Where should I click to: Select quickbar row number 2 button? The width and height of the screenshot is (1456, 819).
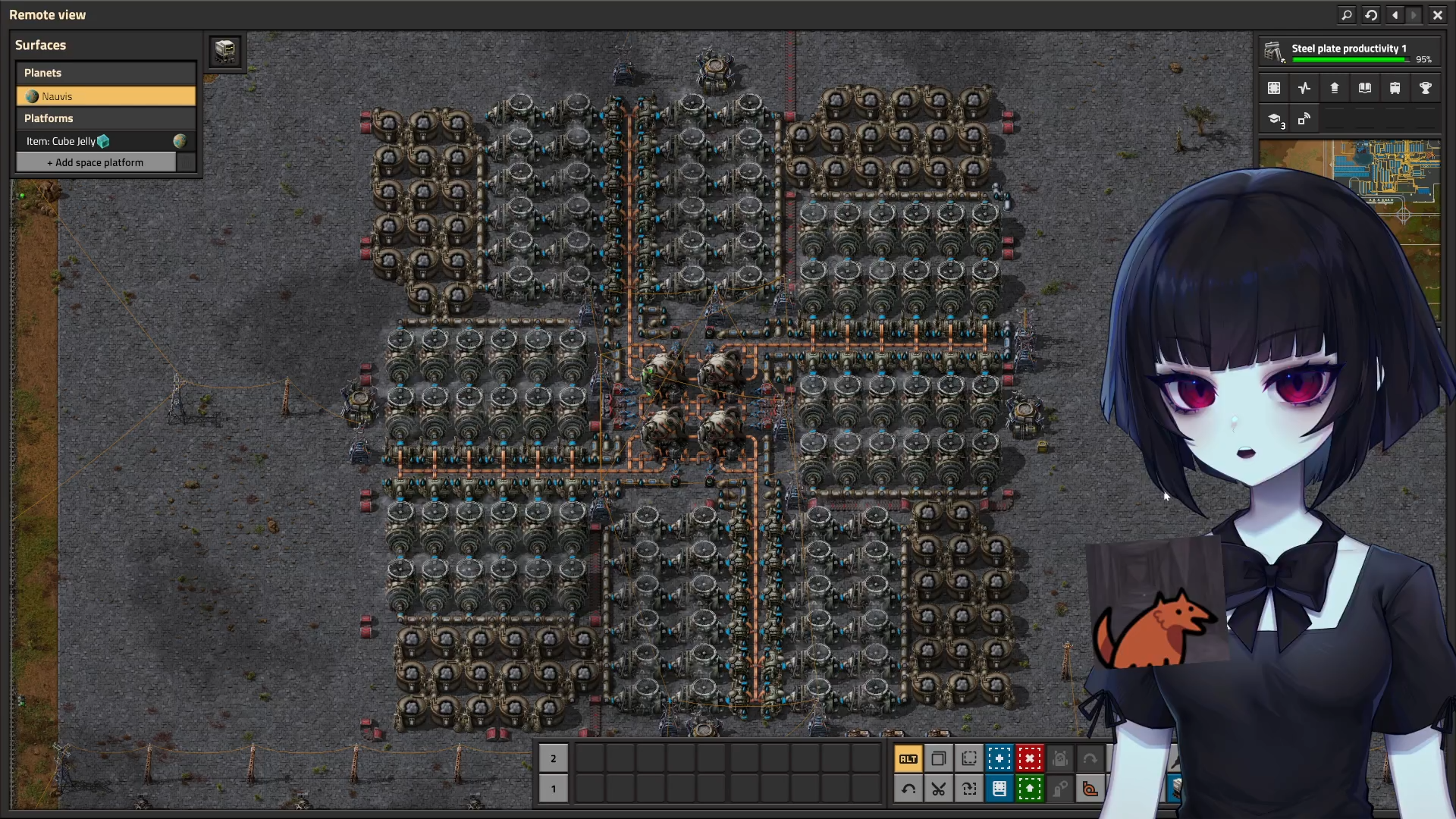[554, 758]
